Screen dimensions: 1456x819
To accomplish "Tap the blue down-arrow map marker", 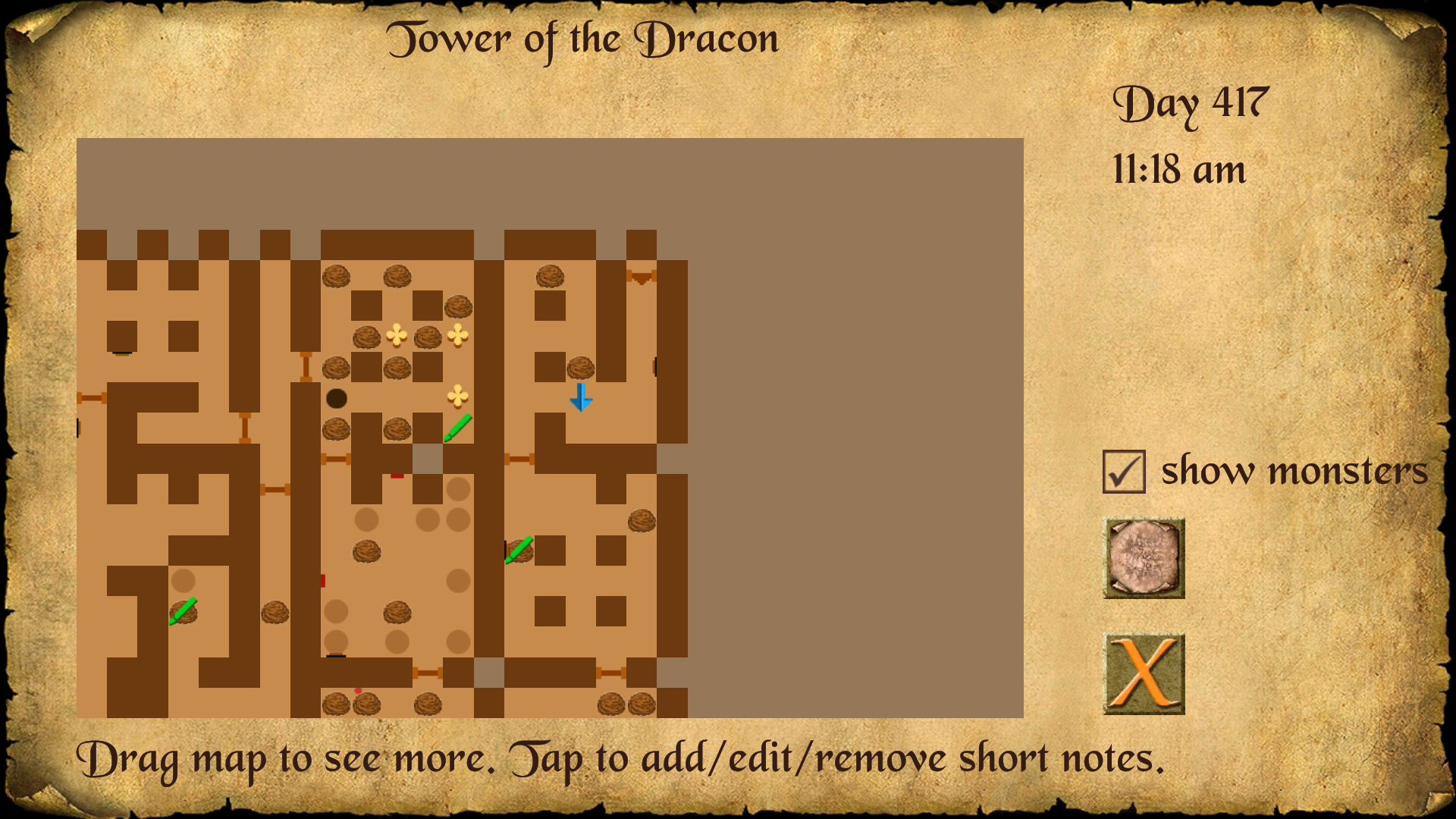I will (581, 397).
